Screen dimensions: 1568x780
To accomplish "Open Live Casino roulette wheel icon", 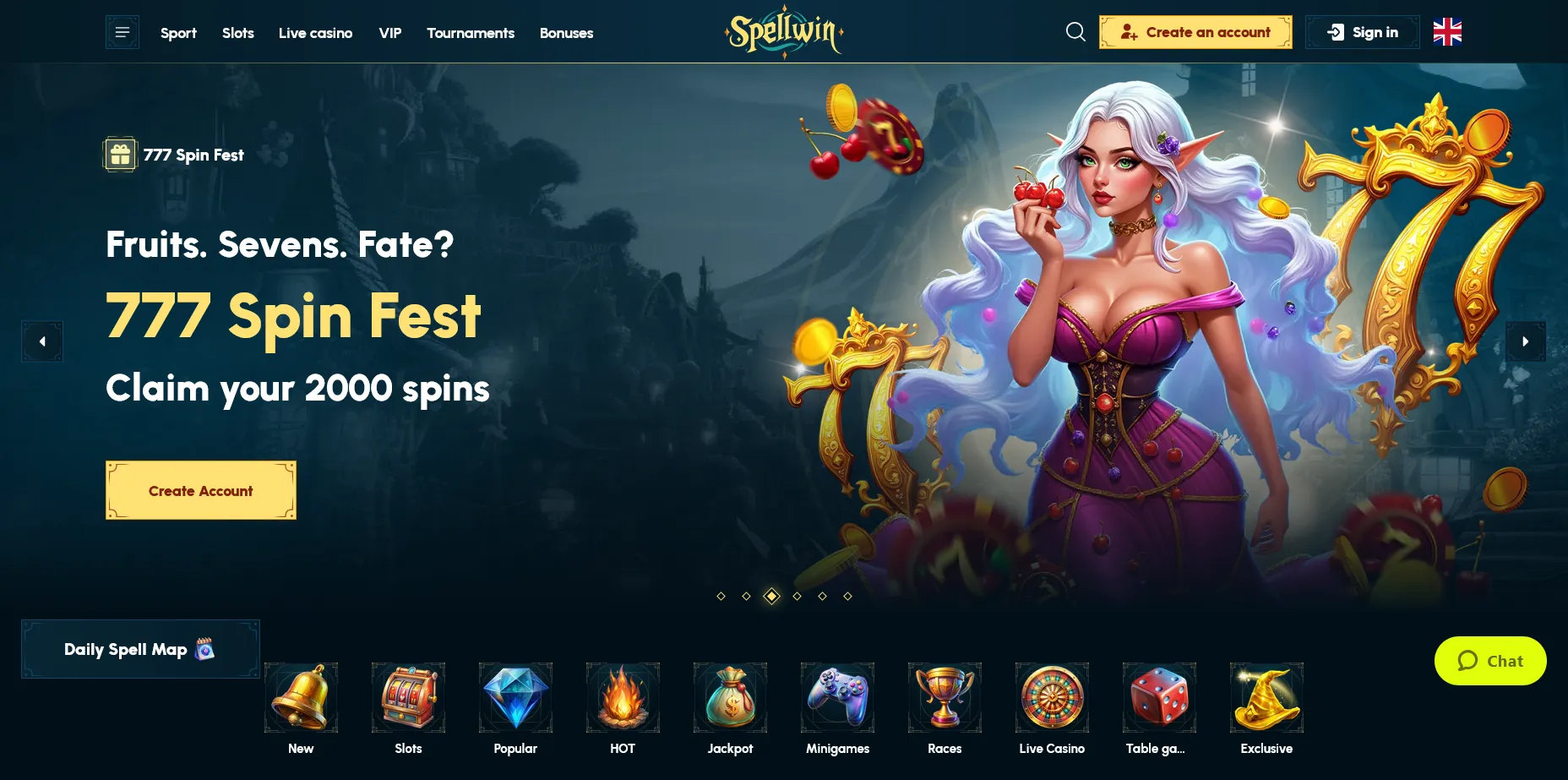I will point(1052,698).
